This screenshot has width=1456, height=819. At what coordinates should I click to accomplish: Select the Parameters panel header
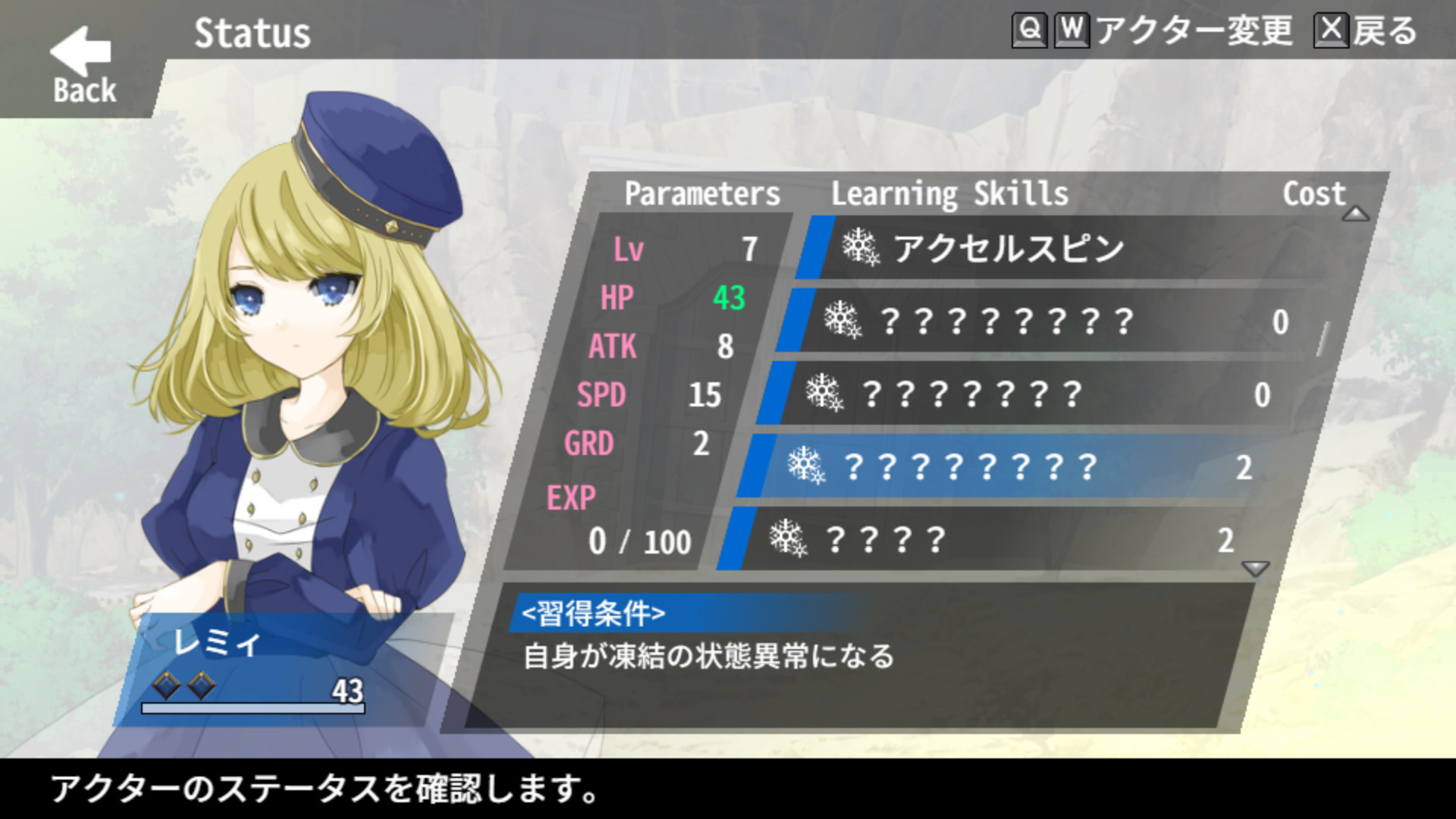point(701,193)
